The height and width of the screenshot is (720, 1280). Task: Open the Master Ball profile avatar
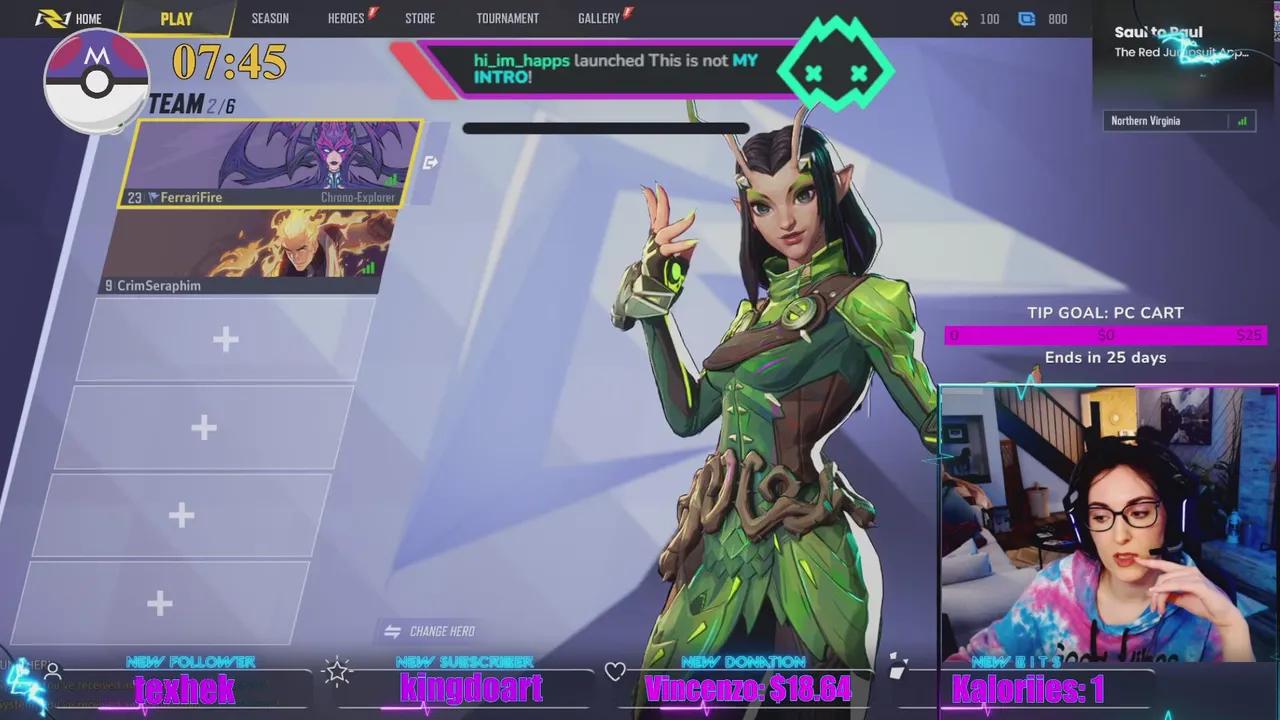pyautogui.click(x=95, y=78)
